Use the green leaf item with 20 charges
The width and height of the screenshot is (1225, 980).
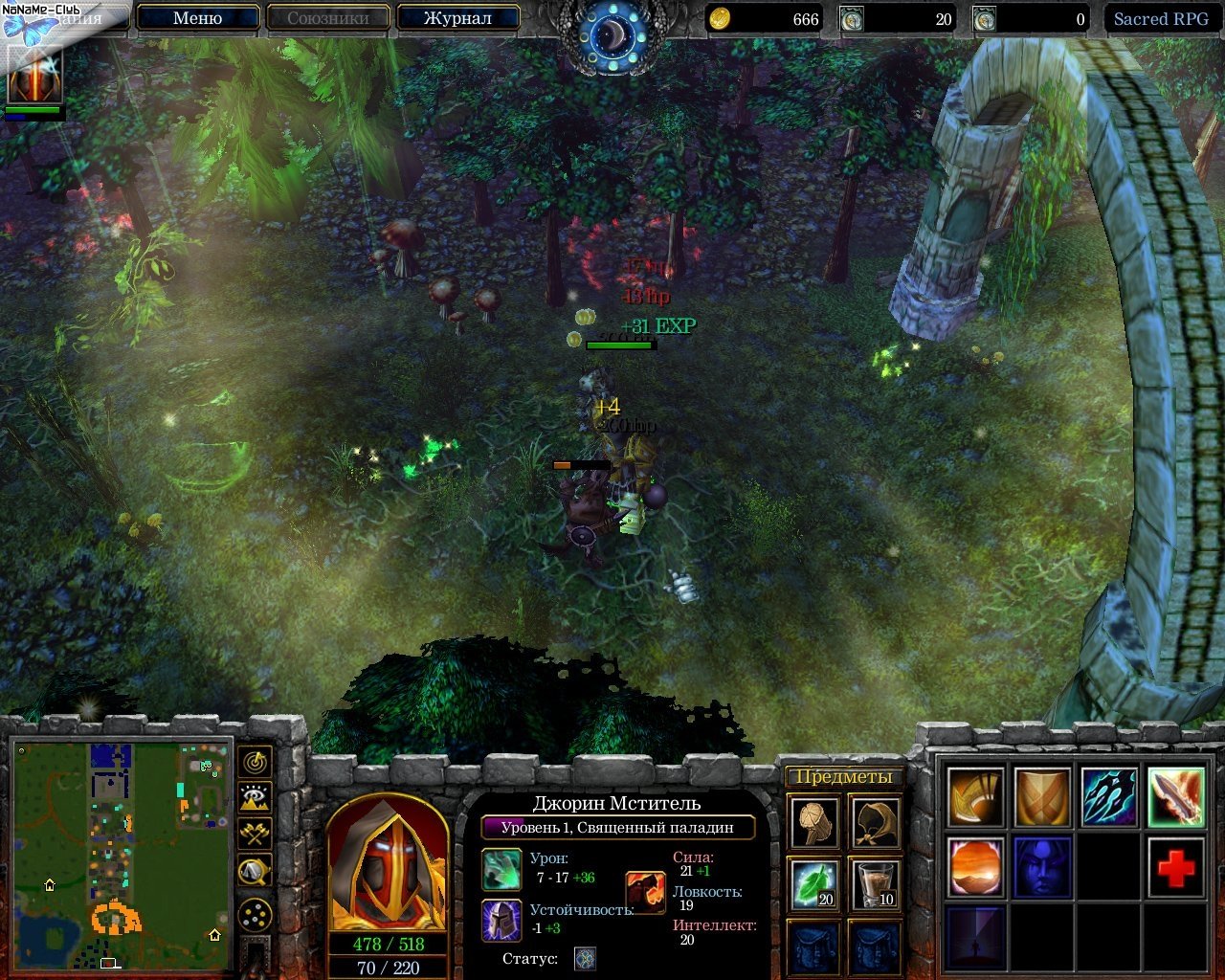coord(815,882)
